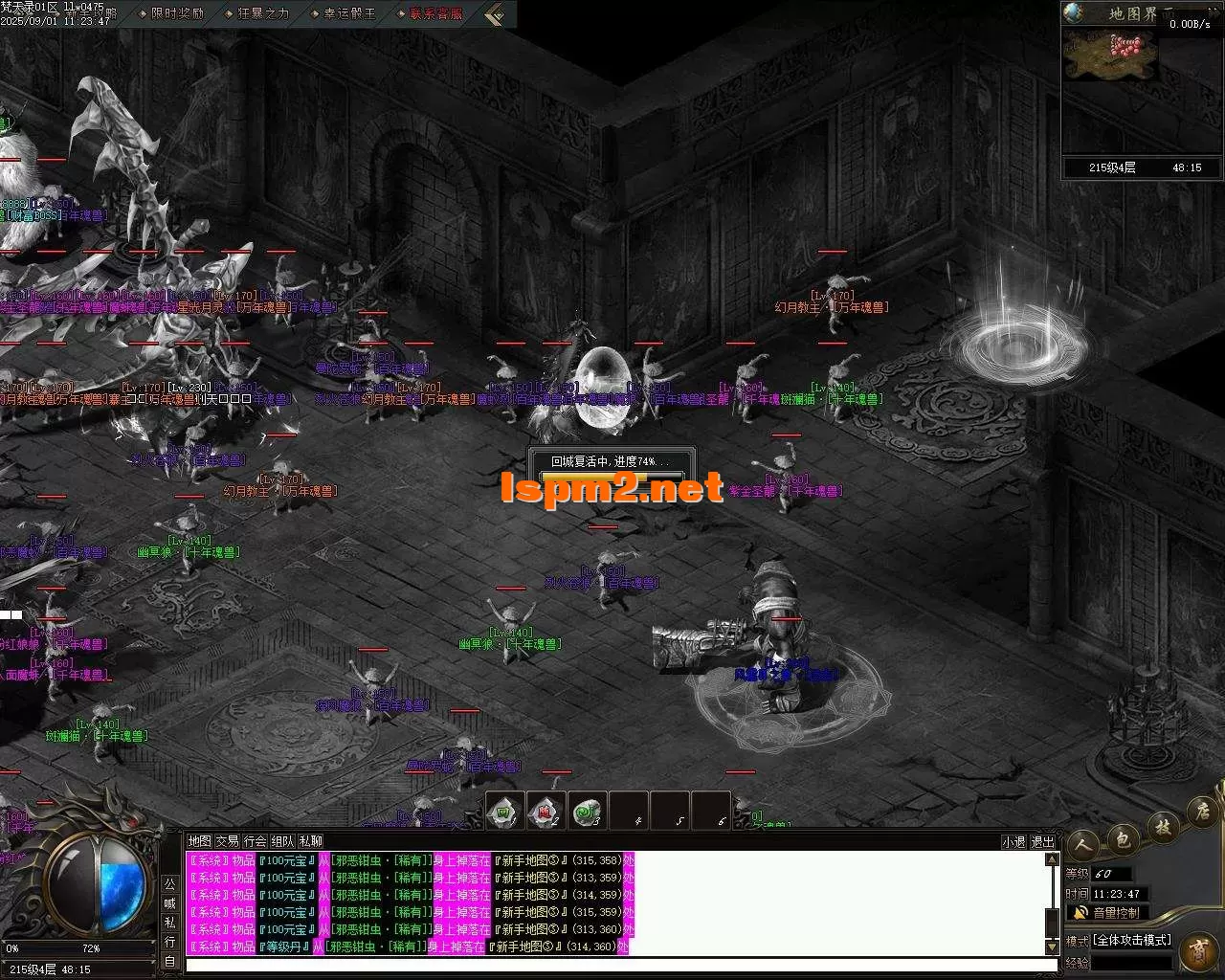
Task: Switch to the 交易 trade chat tab
Action: tap(227, 841)
